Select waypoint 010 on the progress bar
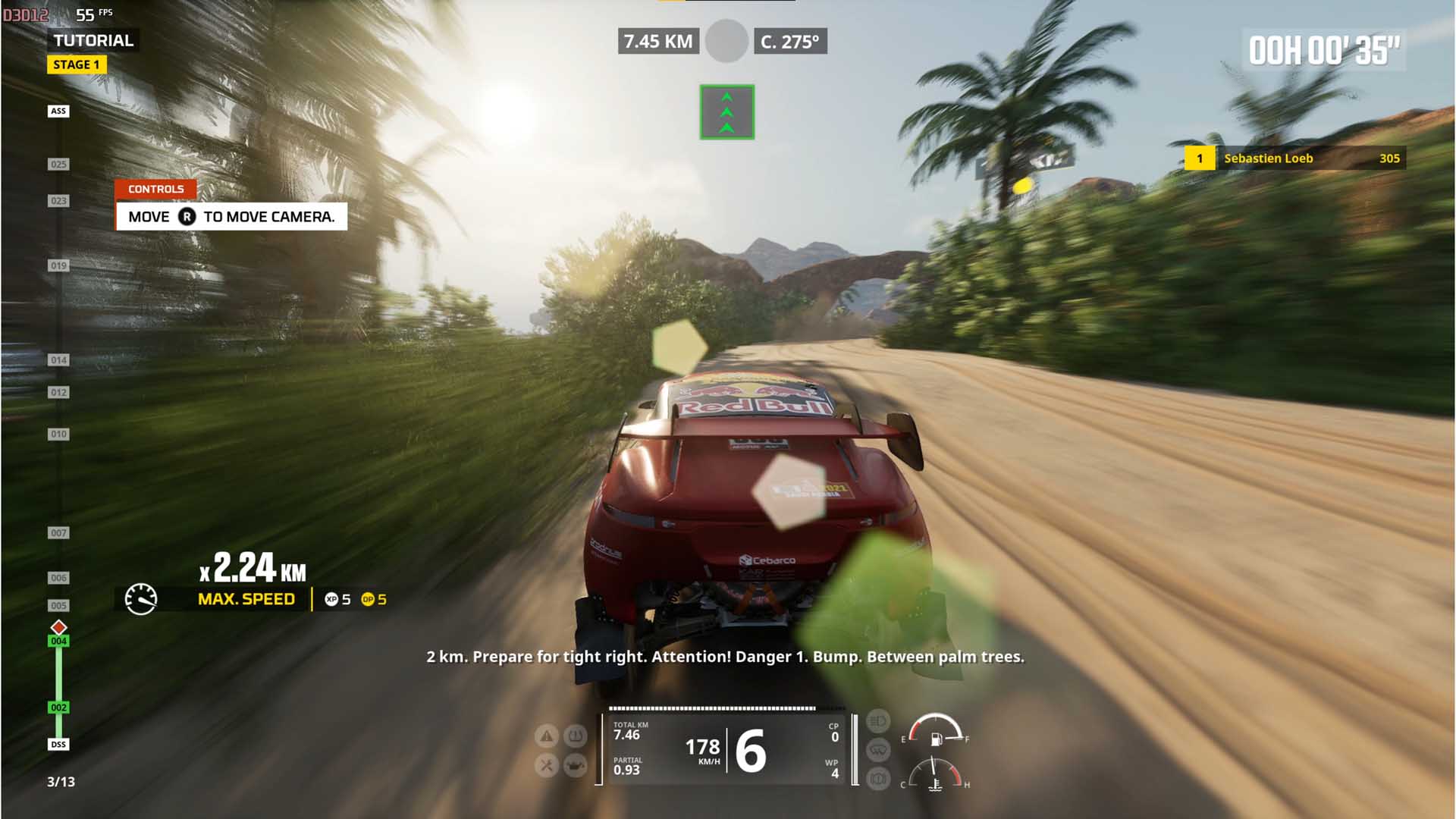The image size is (1456, 819). pos(58,435)
